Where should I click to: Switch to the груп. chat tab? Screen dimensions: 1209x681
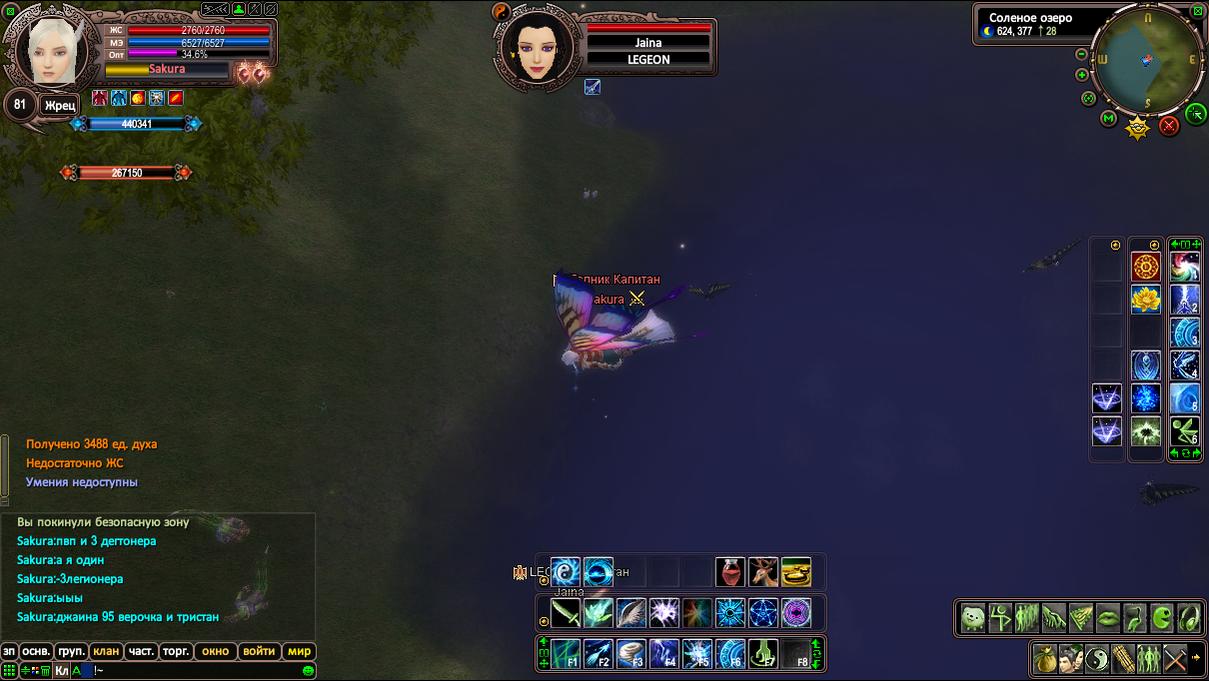pos(71,651)
